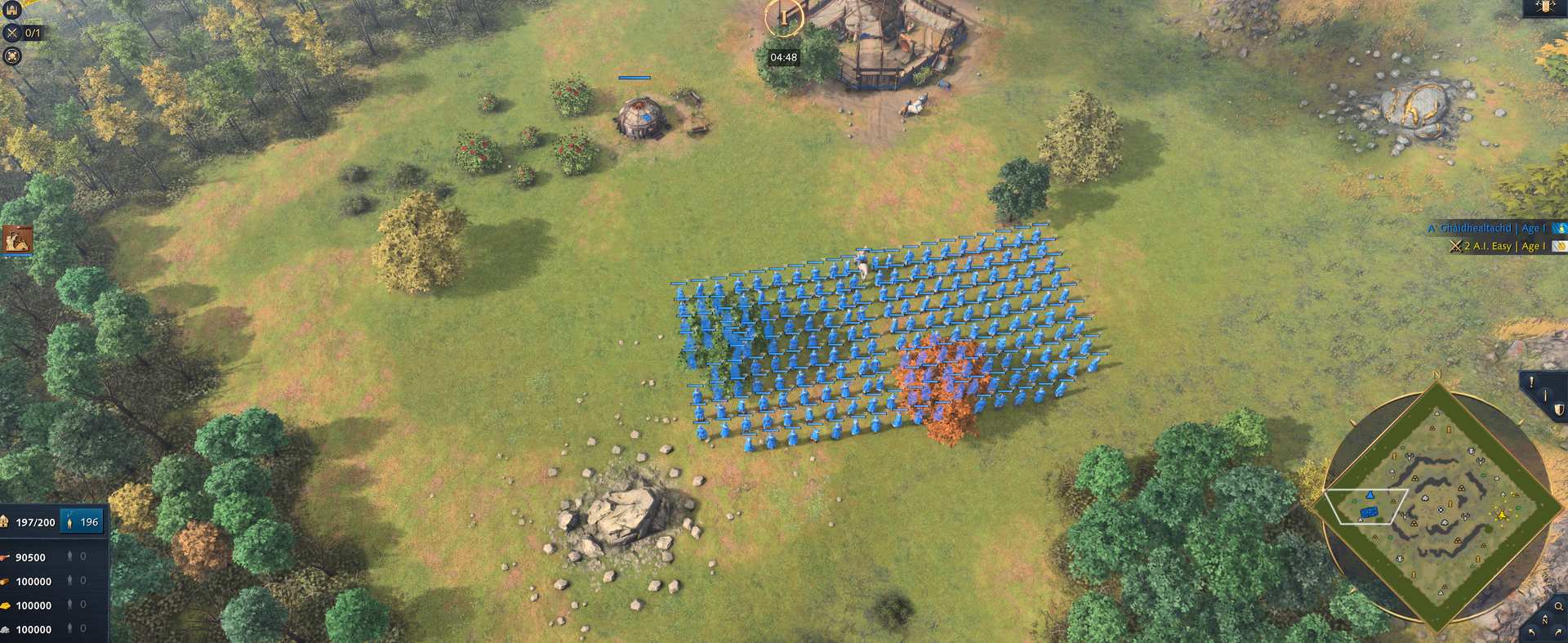Click the magnifying glass zoom button

pyautogui.click(x=1558, y=606)
